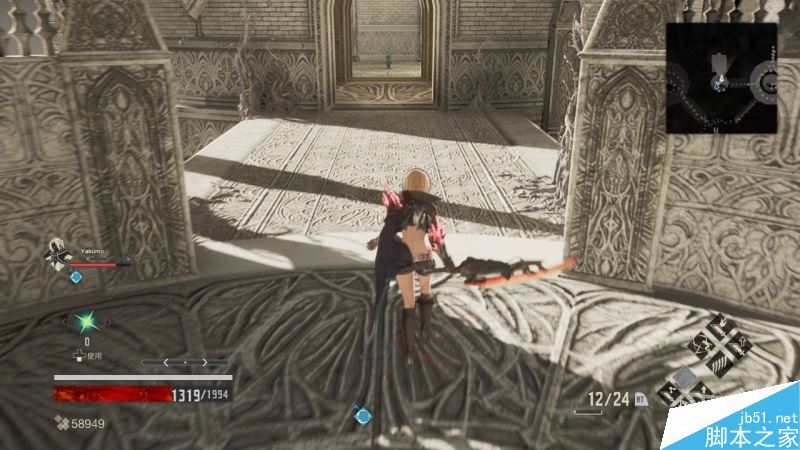Use the green star item
The image size is (800, 450).
(85, 320)
